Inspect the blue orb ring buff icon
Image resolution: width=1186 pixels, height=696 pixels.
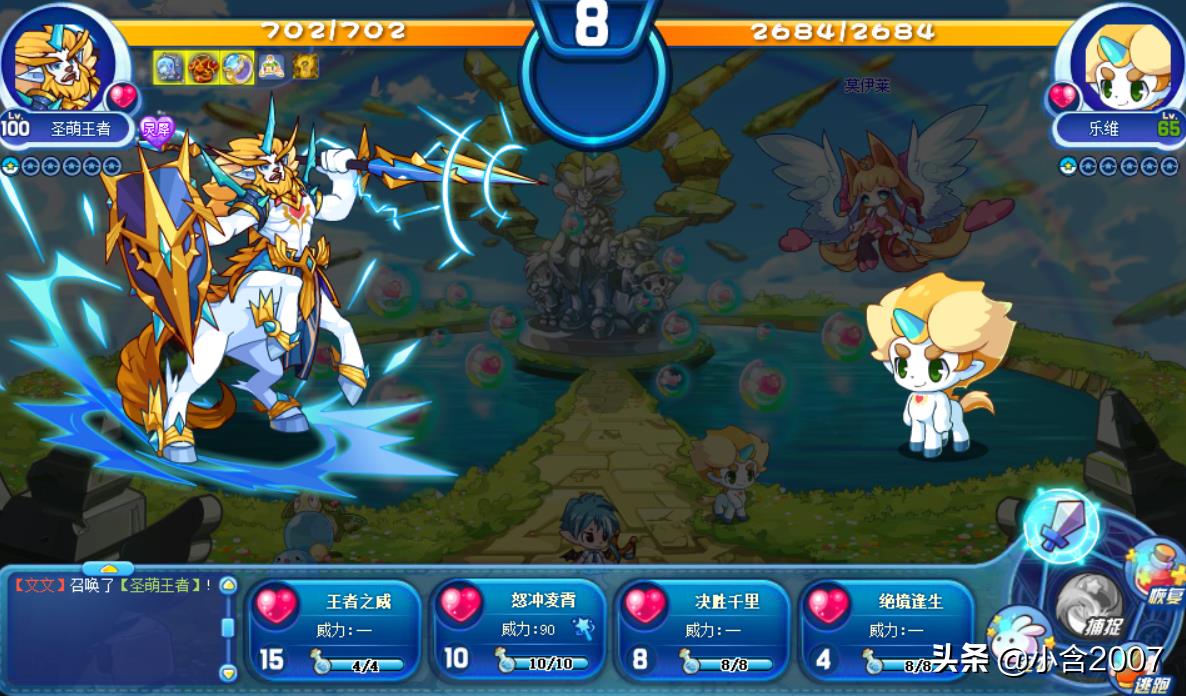click(237, 67)
